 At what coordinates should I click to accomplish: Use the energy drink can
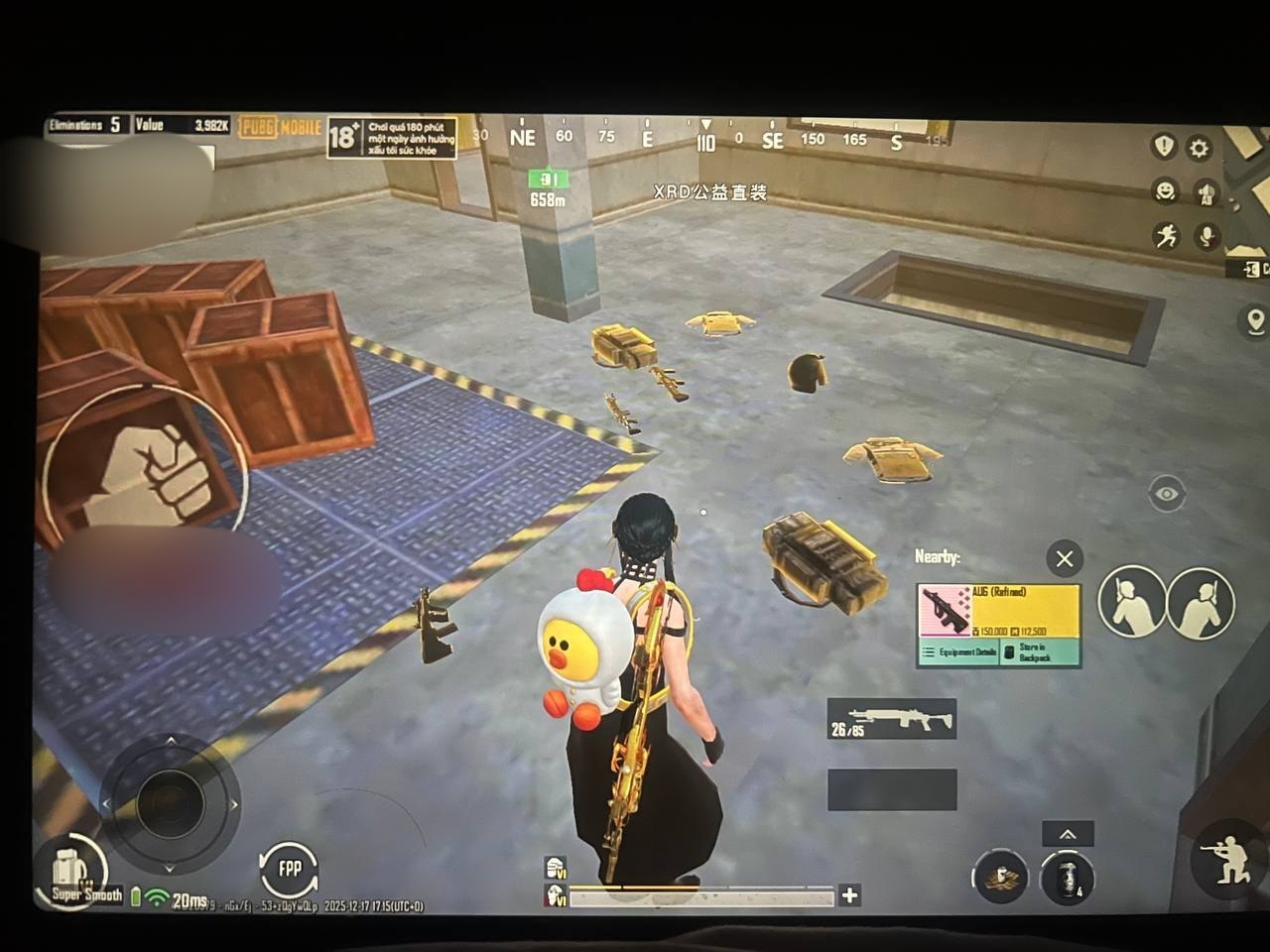tap(1068, 878)
